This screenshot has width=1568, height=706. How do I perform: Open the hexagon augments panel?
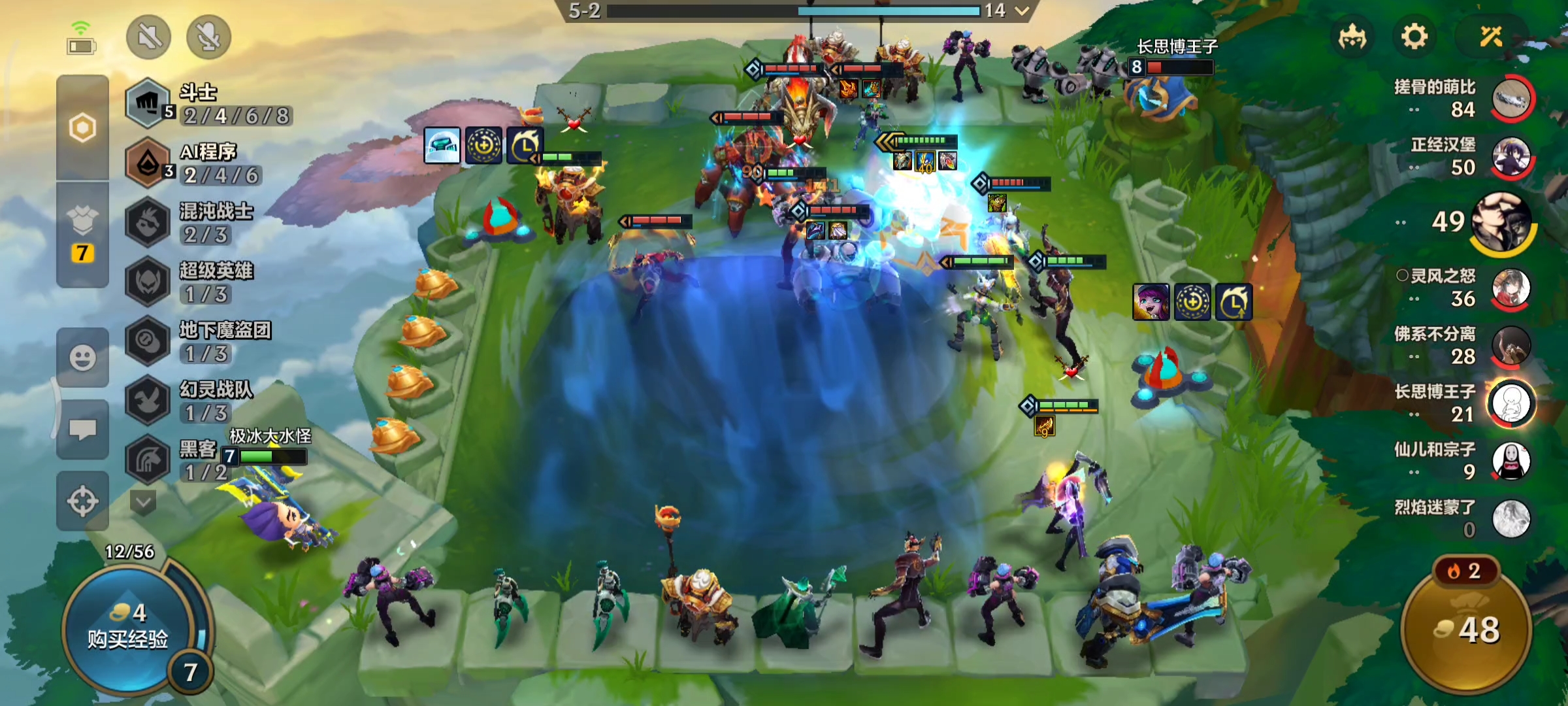pyautogui.click(x=82, y=127)
